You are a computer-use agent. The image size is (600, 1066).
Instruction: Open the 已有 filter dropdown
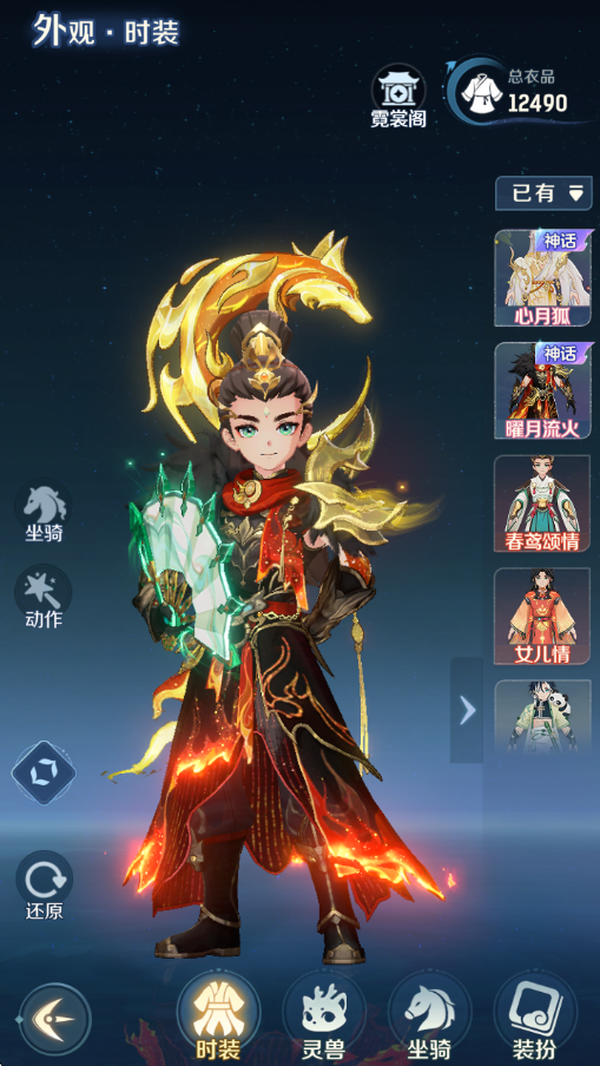[x=546, y=193]
